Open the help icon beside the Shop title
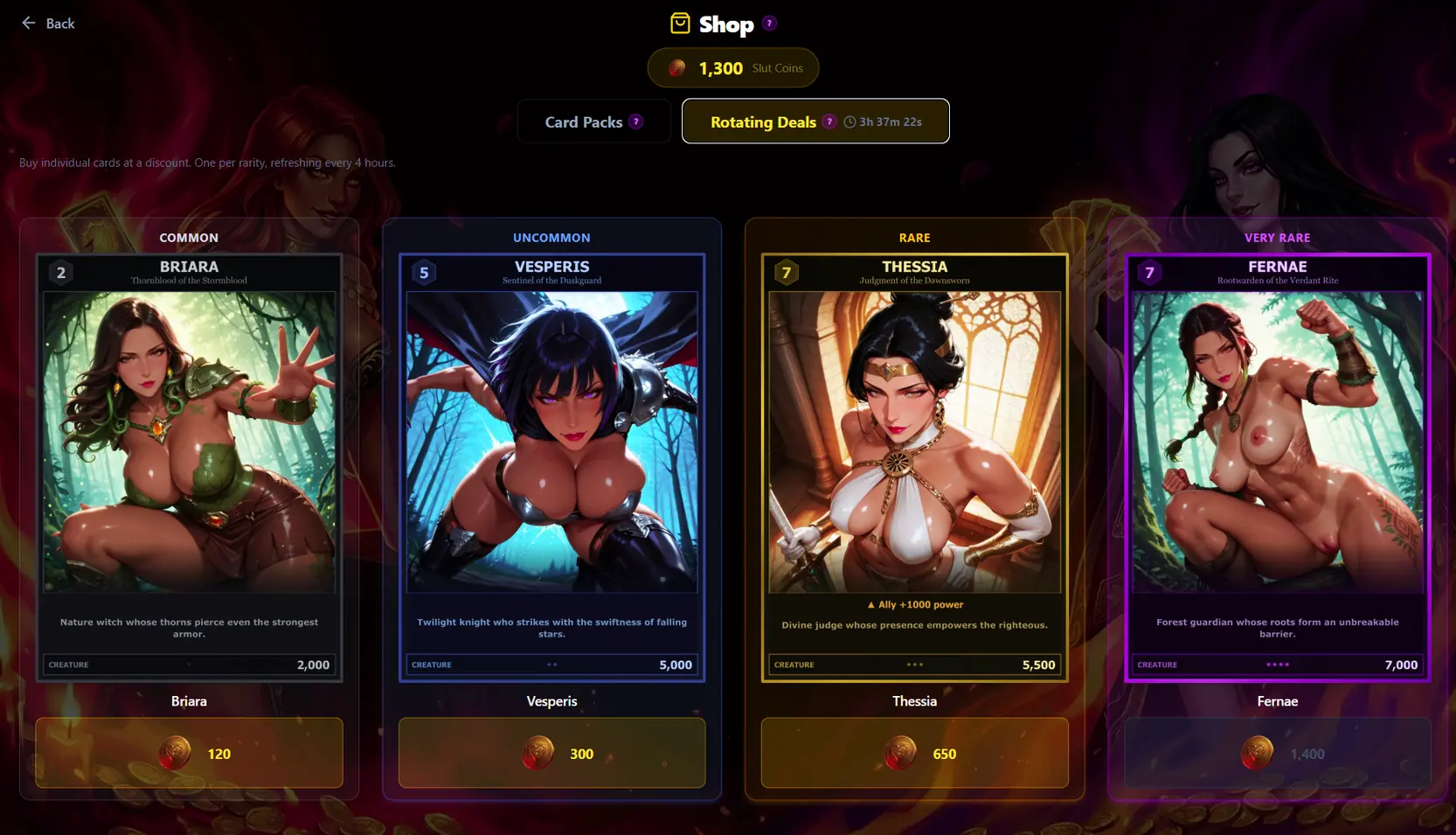 click(769, 24)
